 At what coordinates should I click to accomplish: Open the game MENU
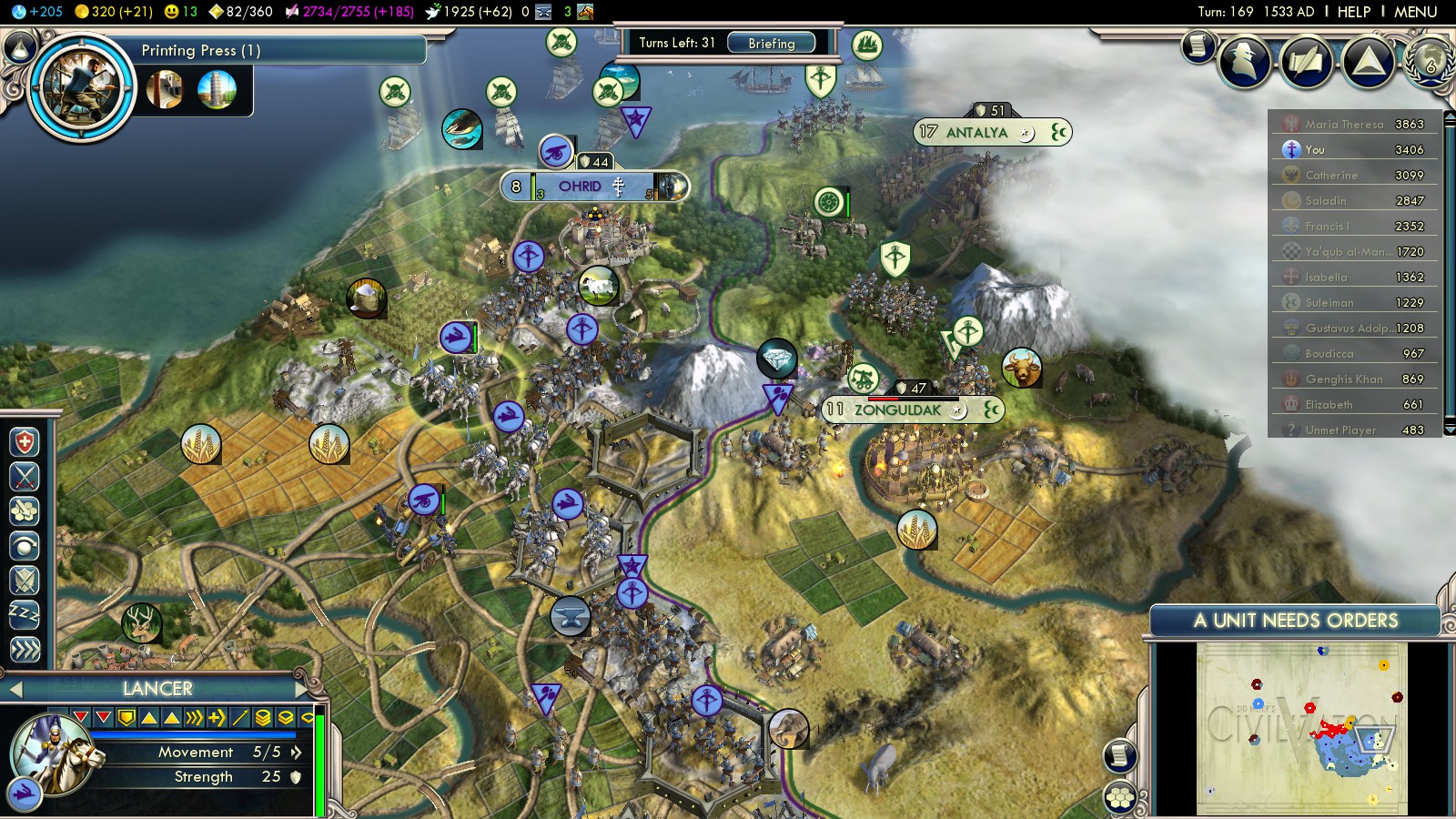pyautogui.click(x=1415, y=12)
